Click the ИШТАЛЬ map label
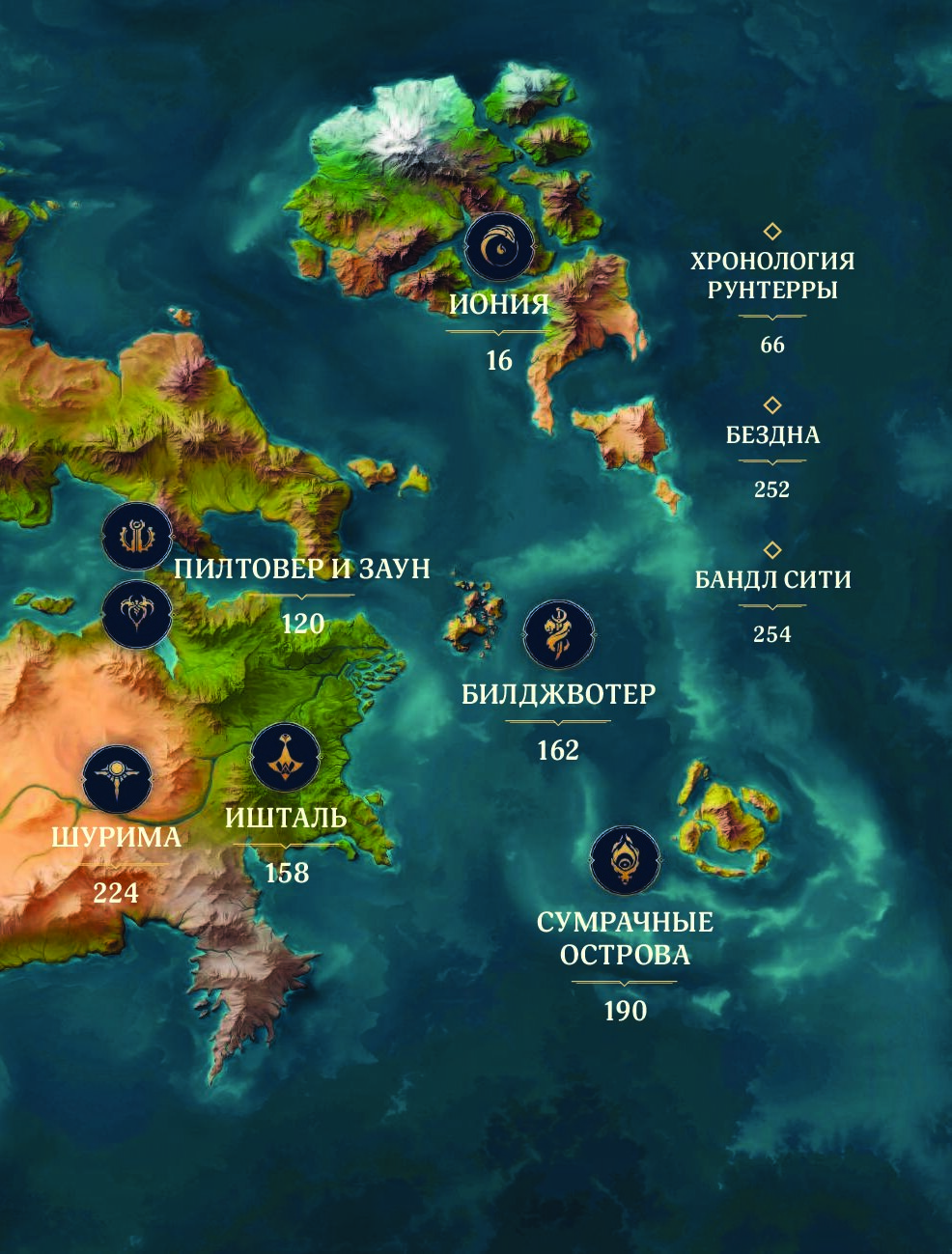The width and height of the screenshot is (952, 1254). point(286,818)
